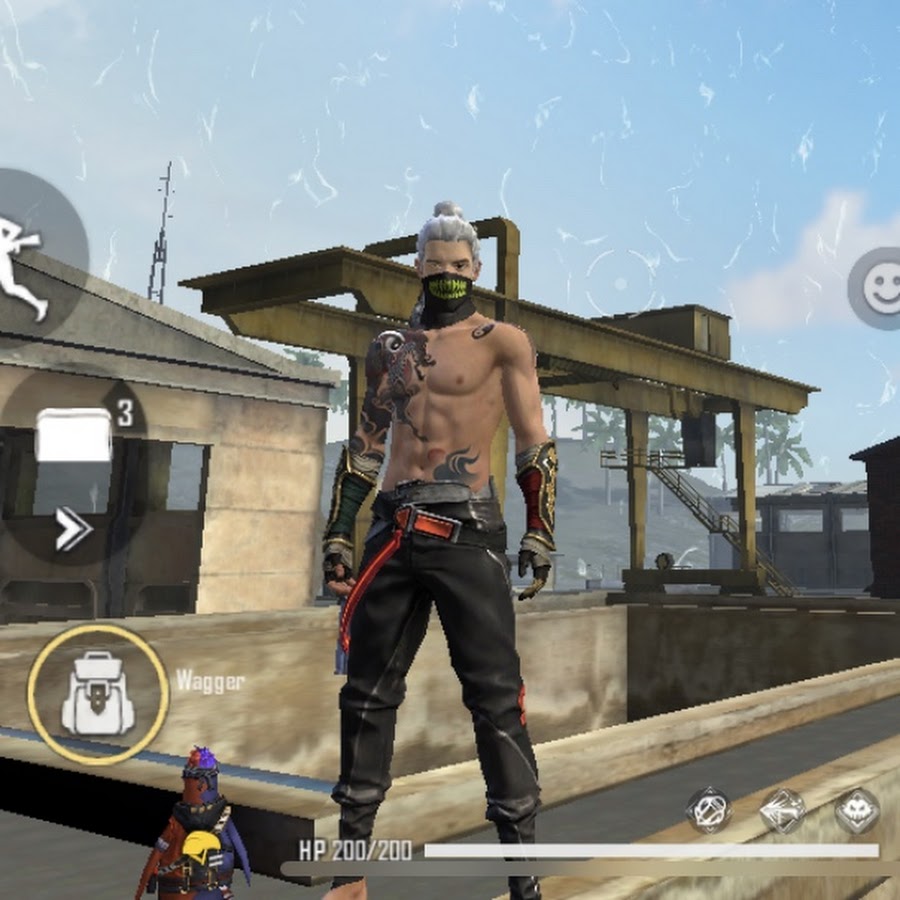Select the arrow-shaped middle skill icon
The image size is (900, 900).
tap(783, 811)
